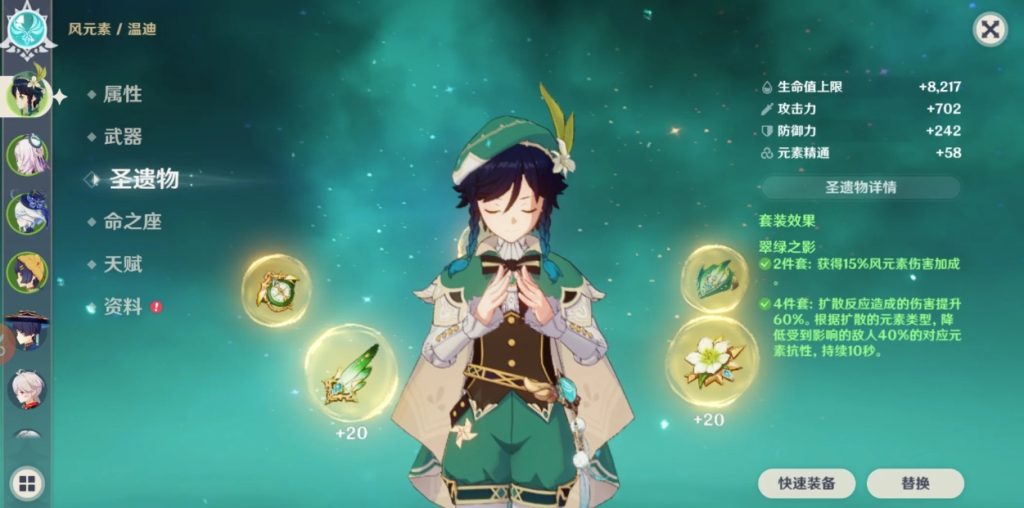The width and height of the screenshot is (1024, 508).
Task: Show the 天赋 talents section
Action: pos(123,264)
